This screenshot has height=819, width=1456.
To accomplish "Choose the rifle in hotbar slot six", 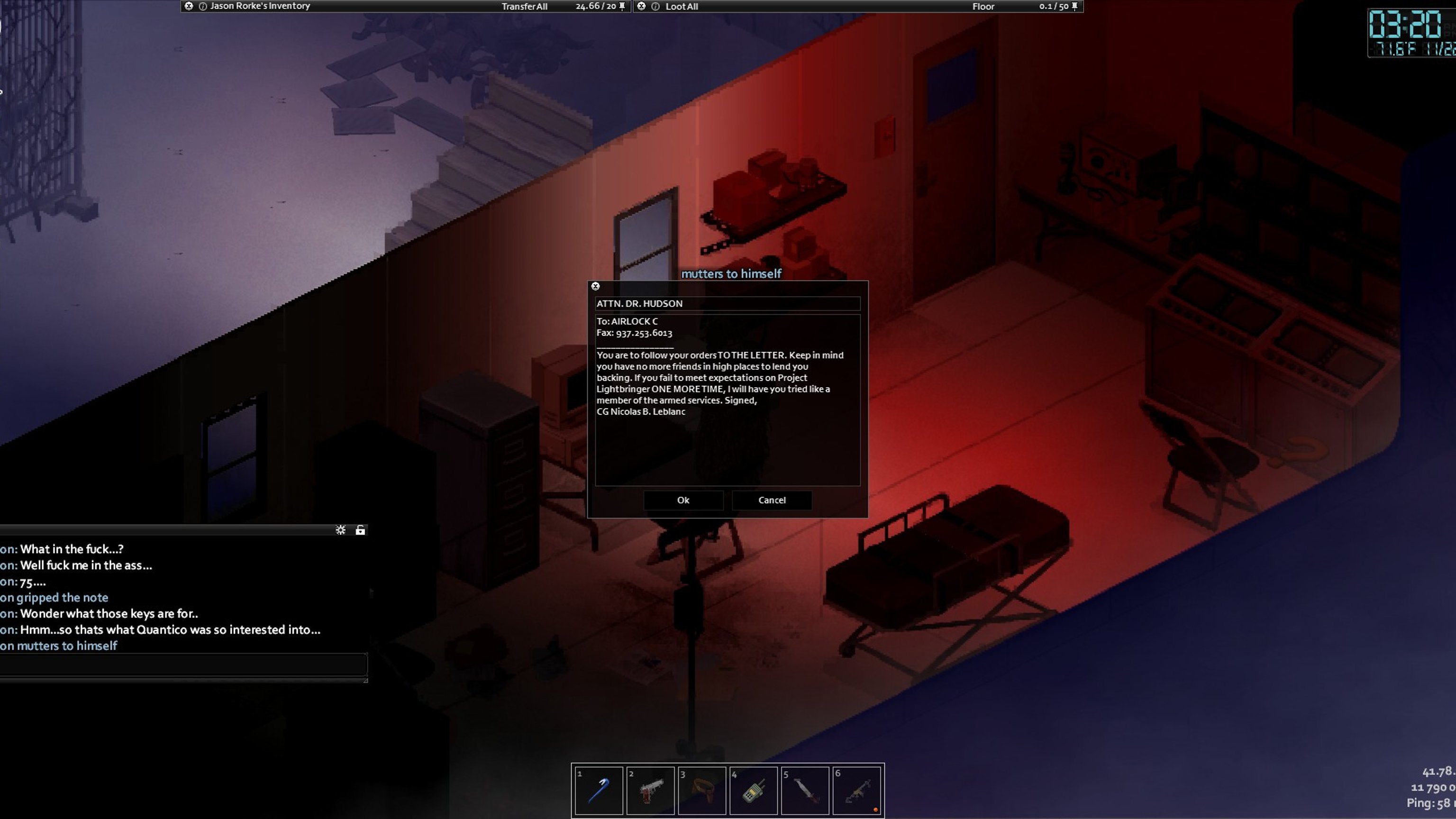I will point(857,791).
